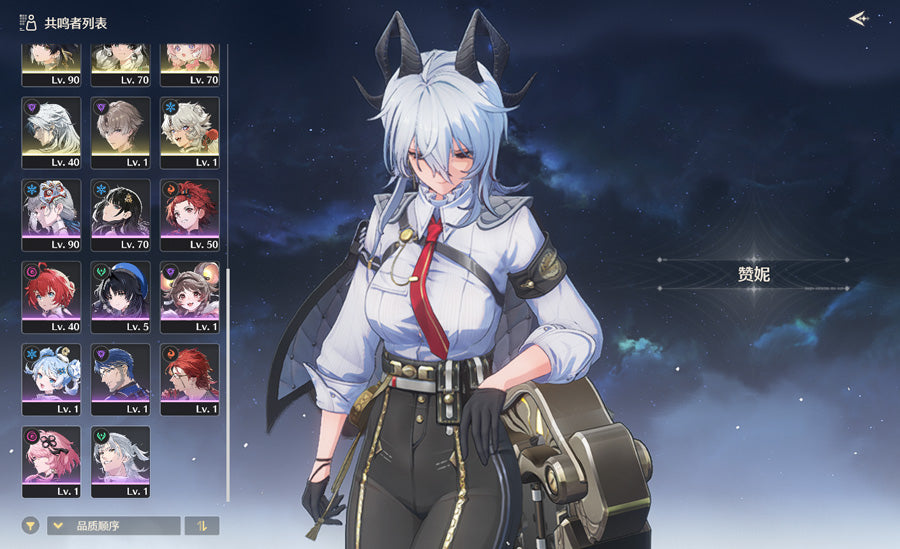Toggle the sort order arrows button

202,525
